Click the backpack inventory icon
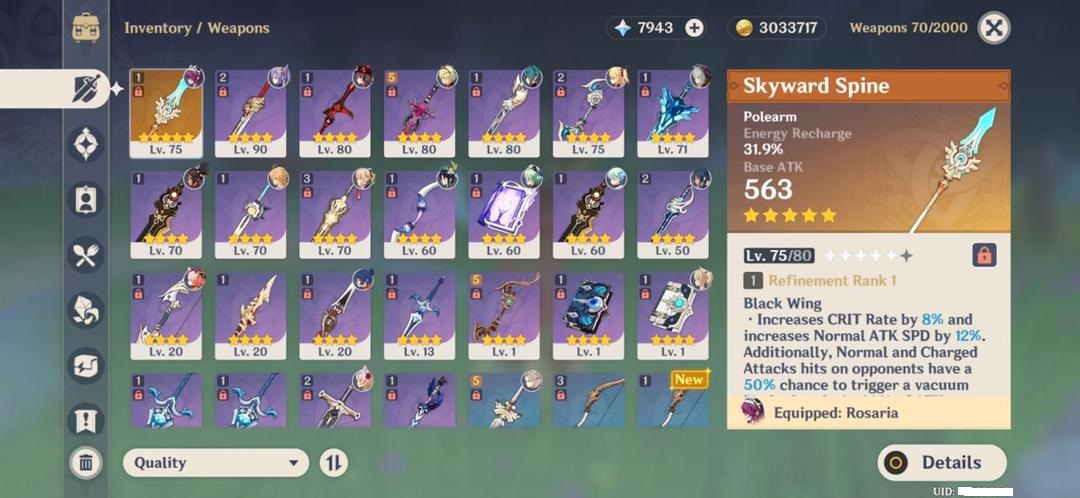1080x498 pixels. 87,28
